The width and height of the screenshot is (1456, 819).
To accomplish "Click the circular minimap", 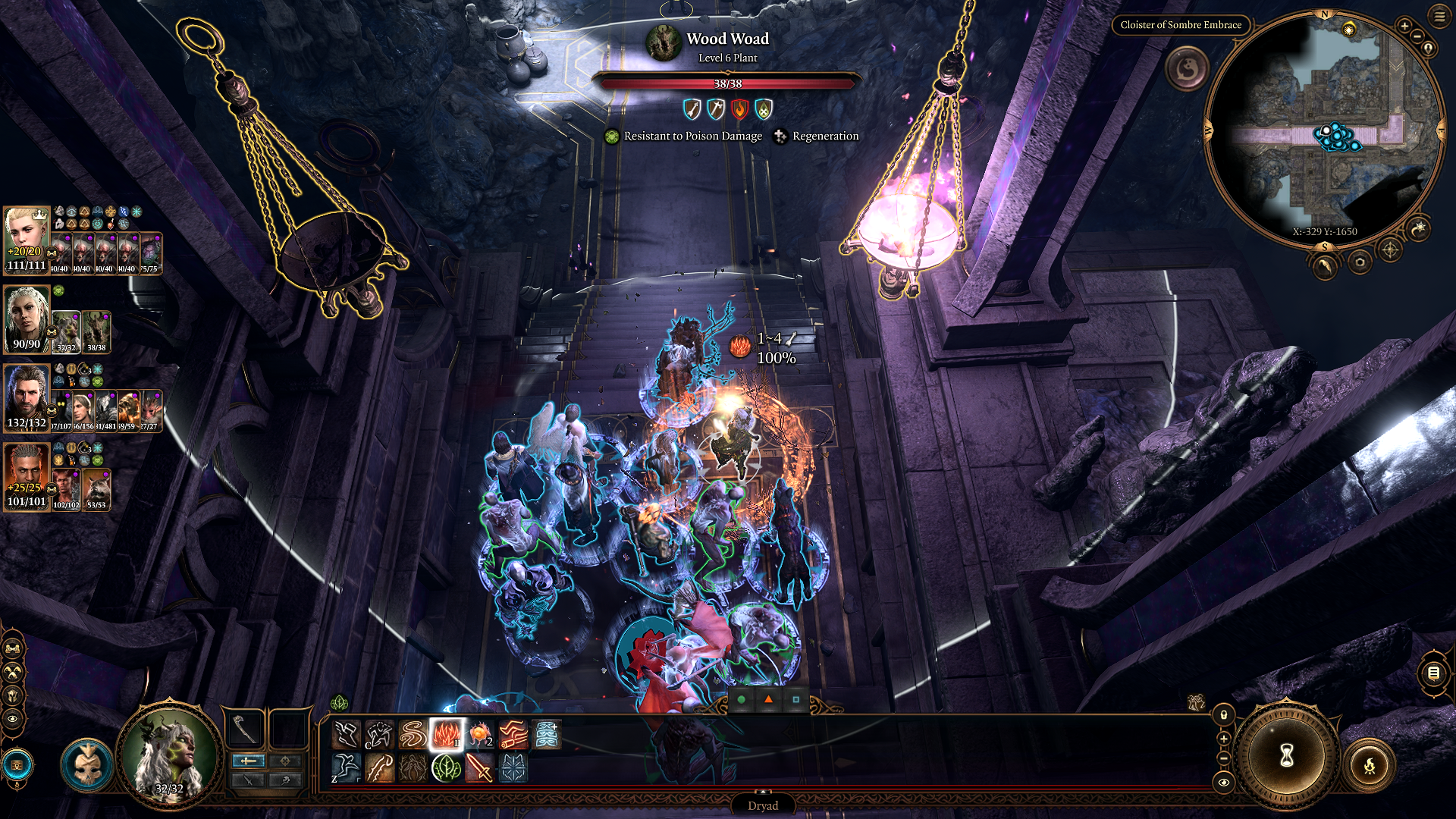I will [x=1324, y=129].
